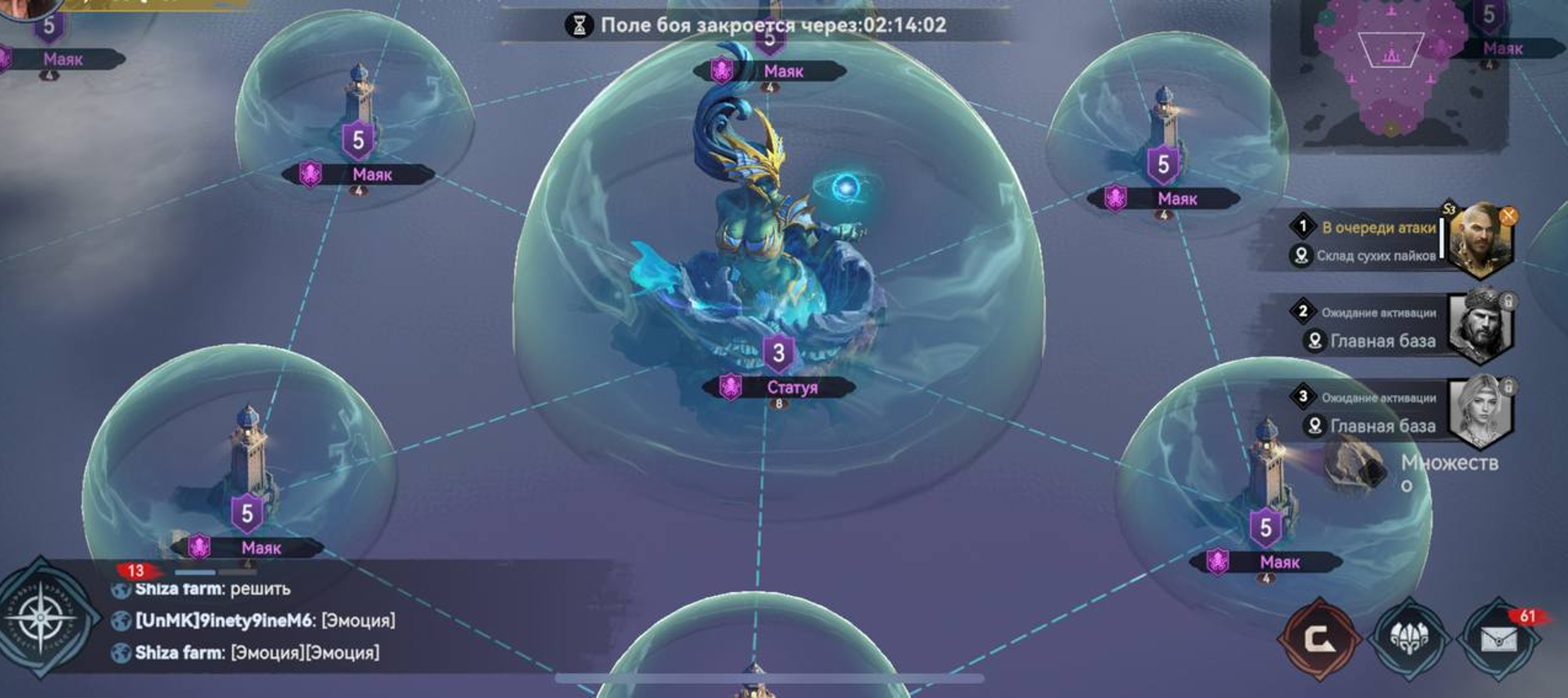Open the minimap of the battlefield
Image resolution: width=1568 pixels, height=698 pixels.
1389,71
